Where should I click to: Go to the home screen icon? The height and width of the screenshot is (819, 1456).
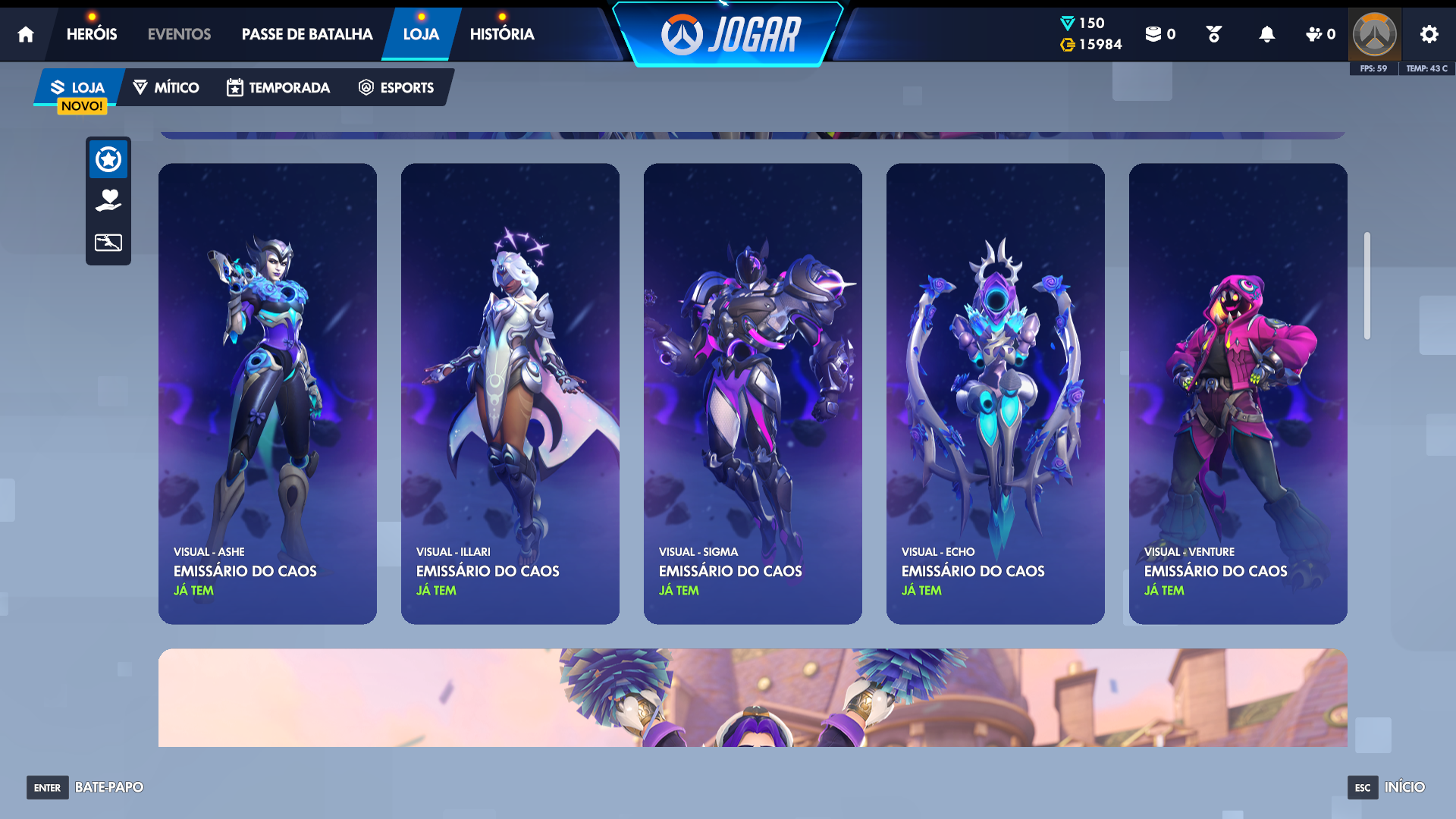point(26,34)
